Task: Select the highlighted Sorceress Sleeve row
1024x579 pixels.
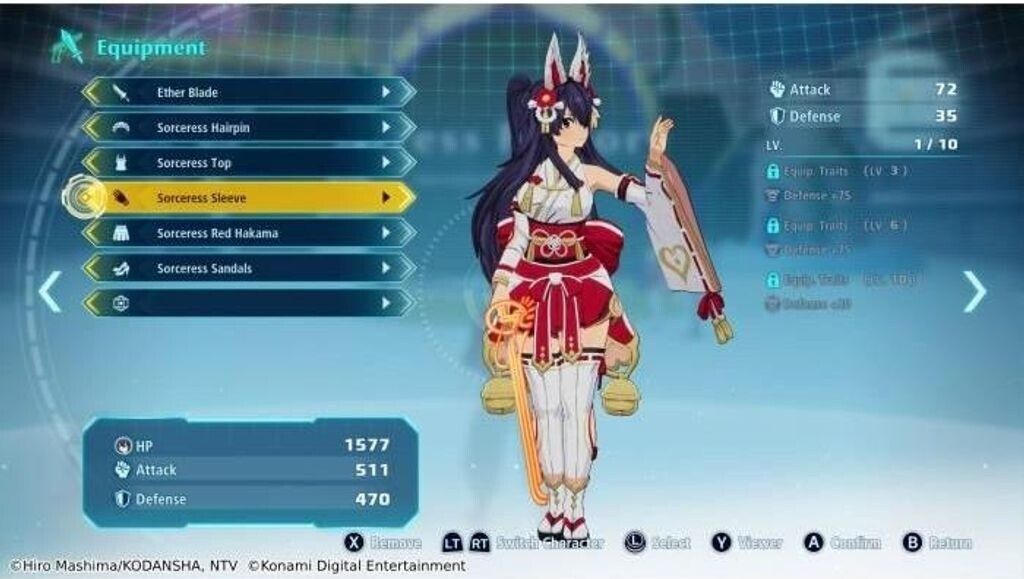Action: [x=248, y=198]
